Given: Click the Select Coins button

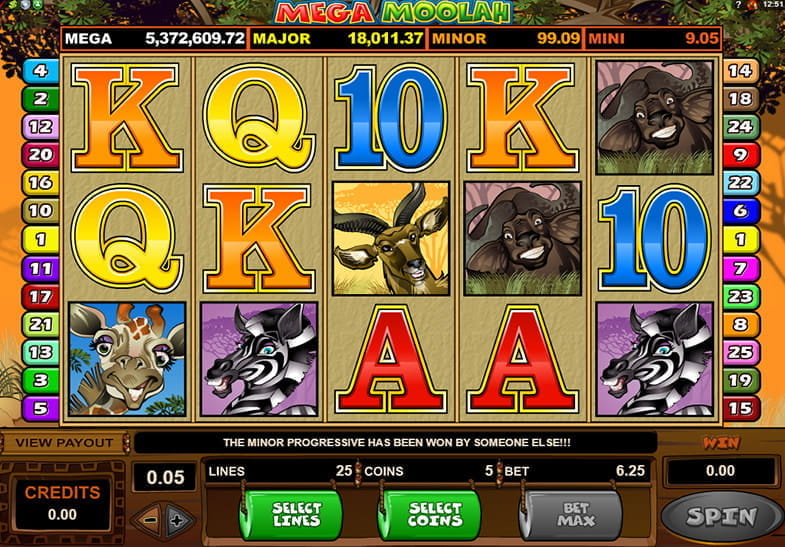Looking at the screenshot, I should click(x=432, y=514).
